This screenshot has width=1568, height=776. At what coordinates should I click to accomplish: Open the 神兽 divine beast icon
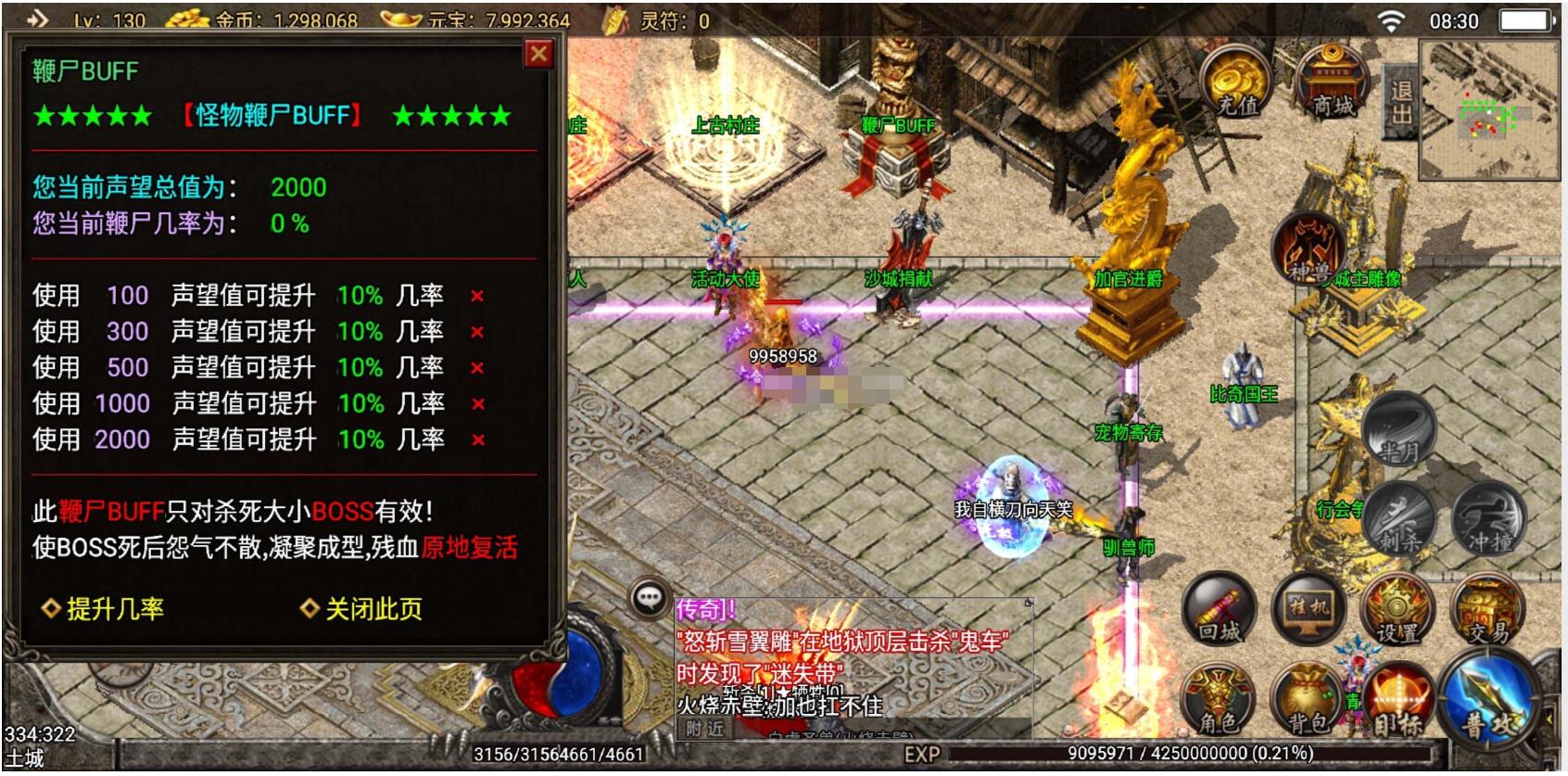coord(1309,248)
